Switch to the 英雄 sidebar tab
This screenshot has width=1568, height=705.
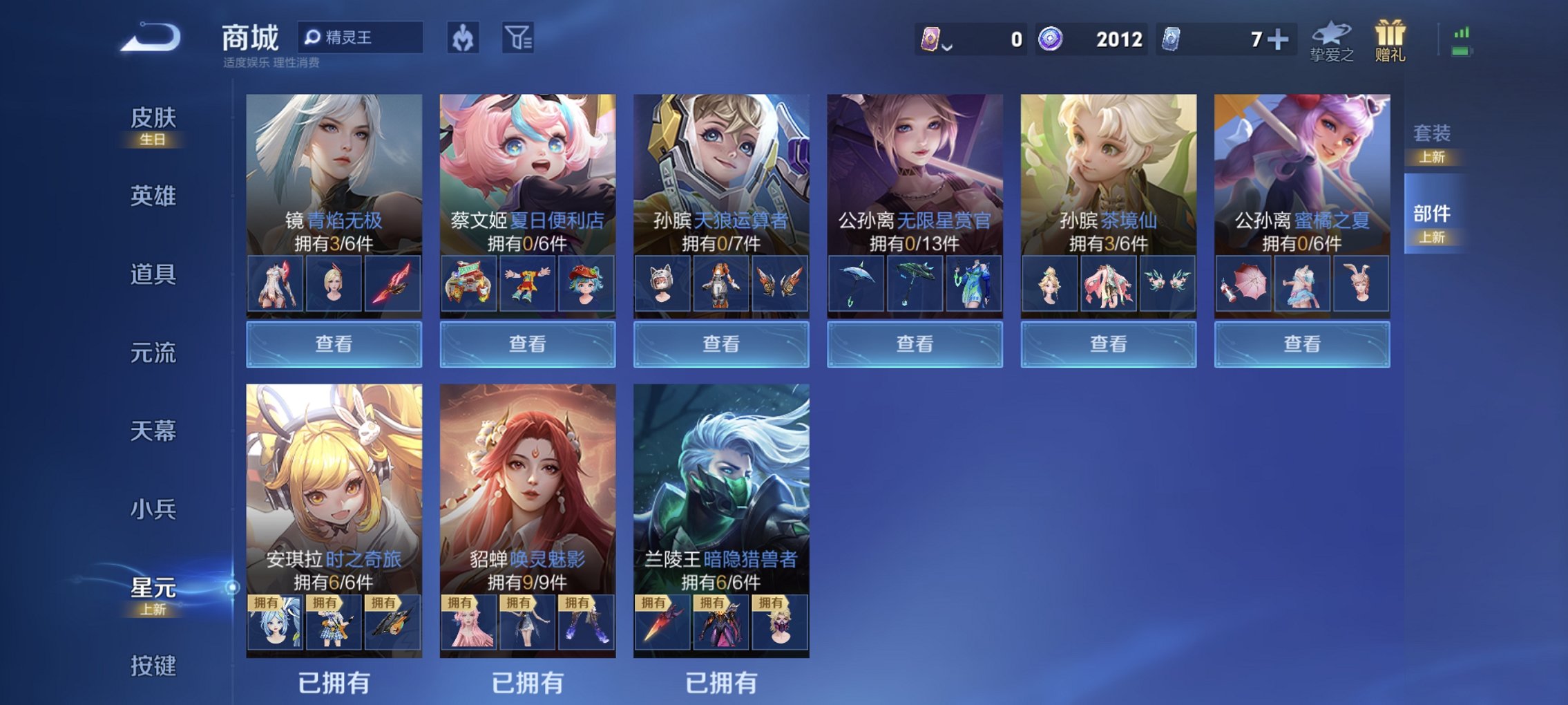click(x=153, y=196)
